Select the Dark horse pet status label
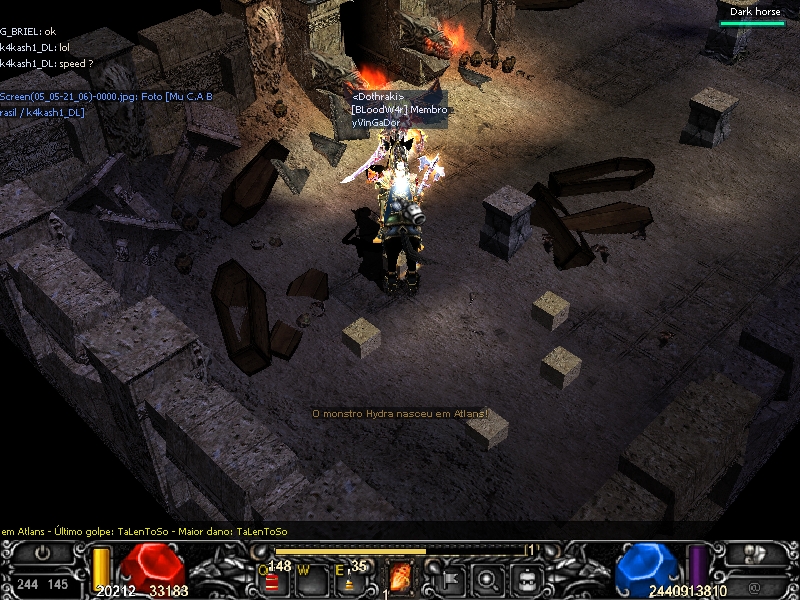 click(755, 12)
